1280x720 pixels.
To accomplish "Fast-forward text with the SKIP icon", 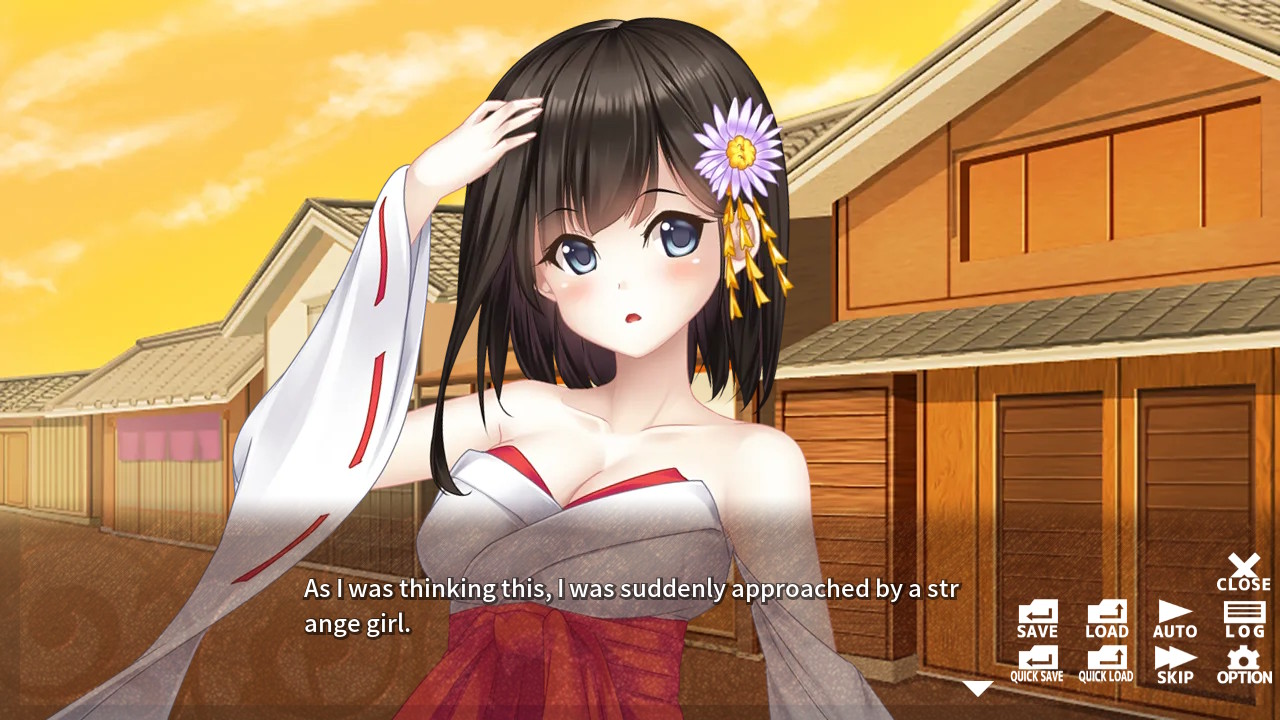I will coord(1175,663).
